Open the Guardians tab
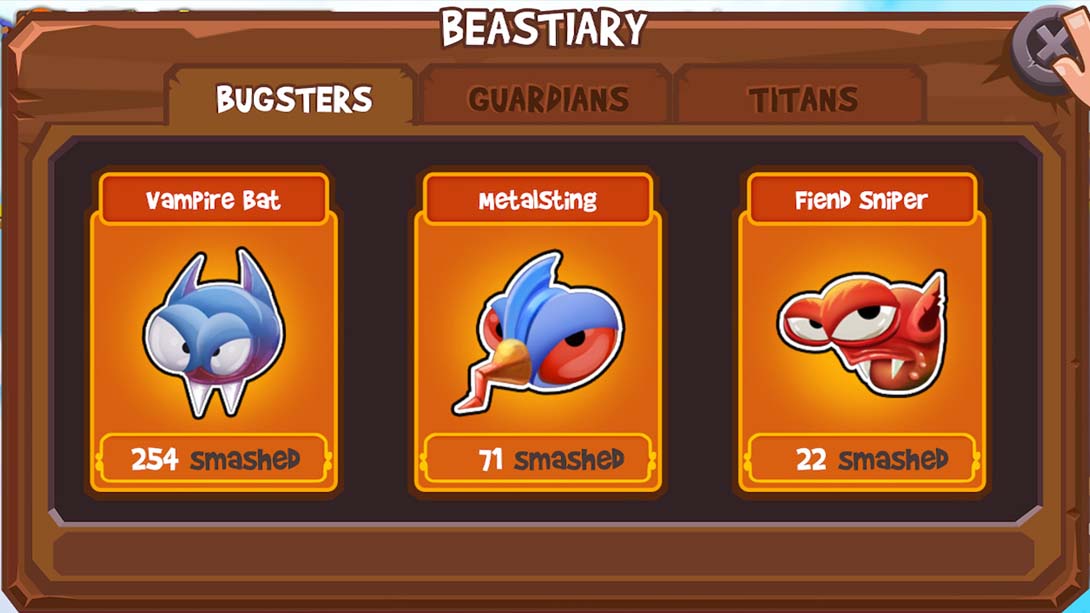 coord(547,99)
